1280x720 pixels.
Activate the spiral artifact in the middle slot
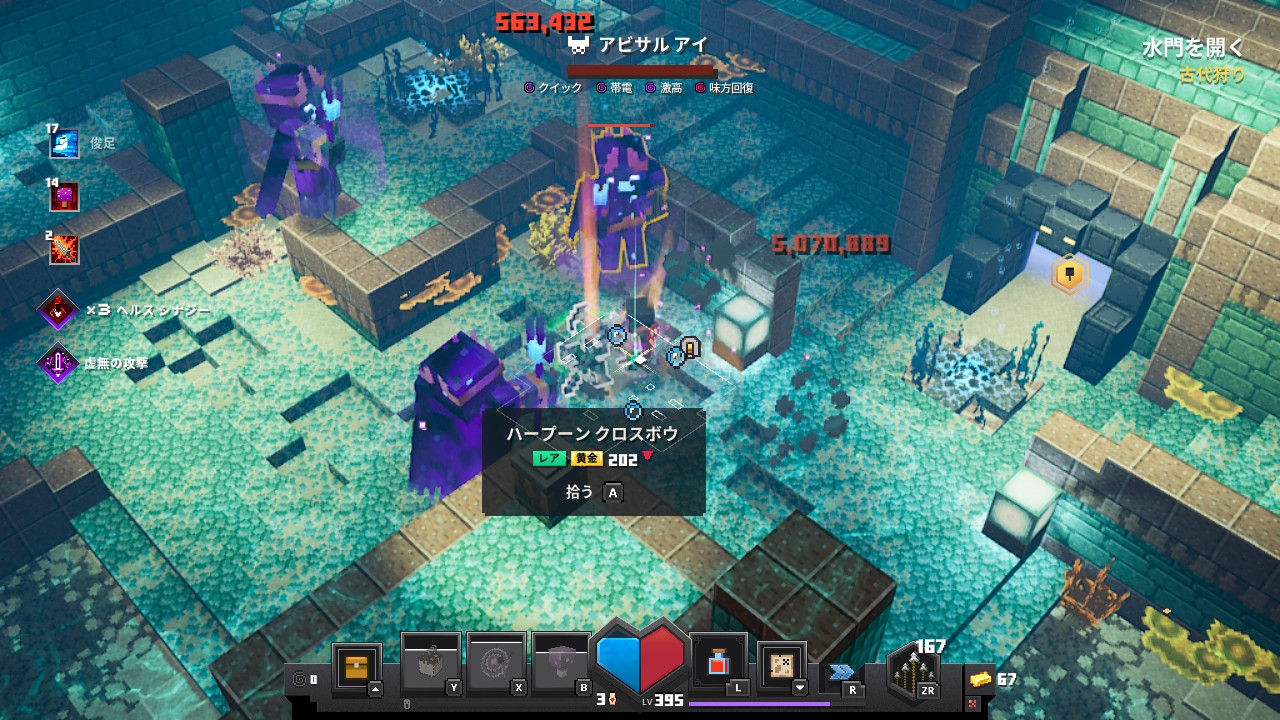point(496,663)
